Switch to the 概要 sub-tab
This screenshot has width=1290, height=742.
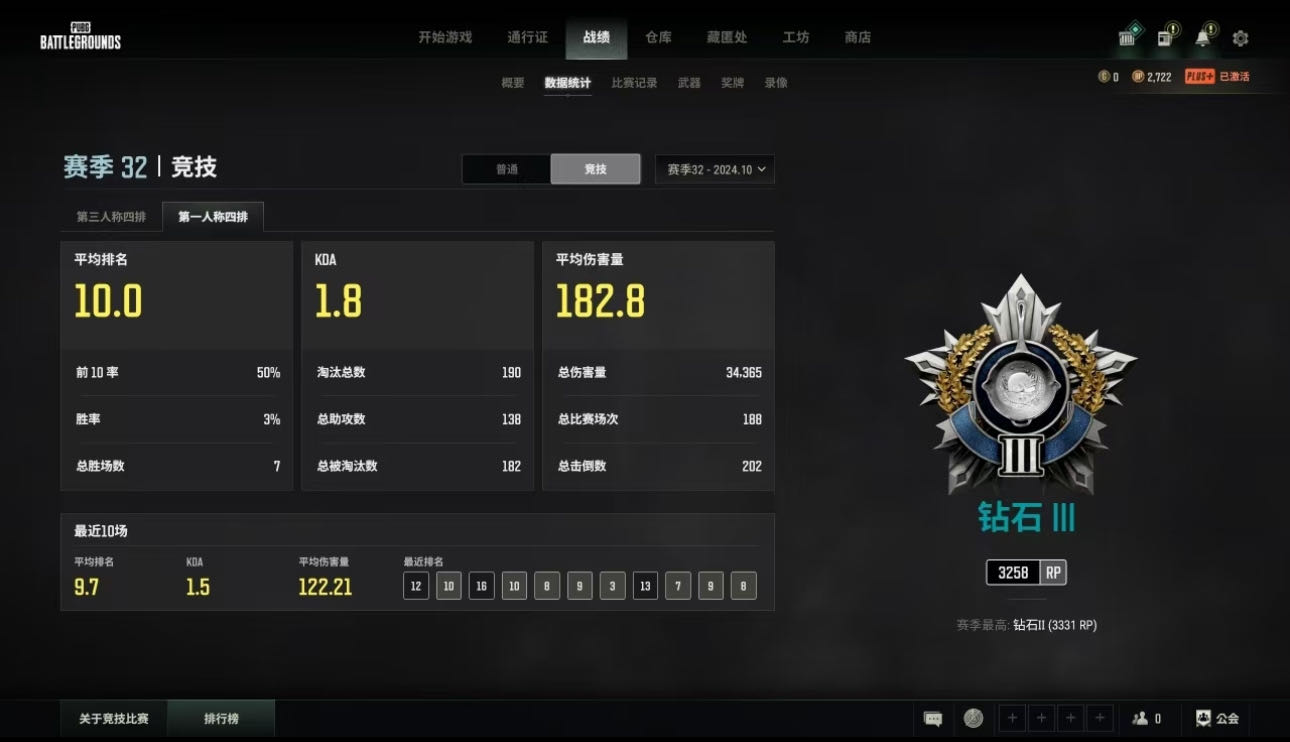click(x=513, y=83)
